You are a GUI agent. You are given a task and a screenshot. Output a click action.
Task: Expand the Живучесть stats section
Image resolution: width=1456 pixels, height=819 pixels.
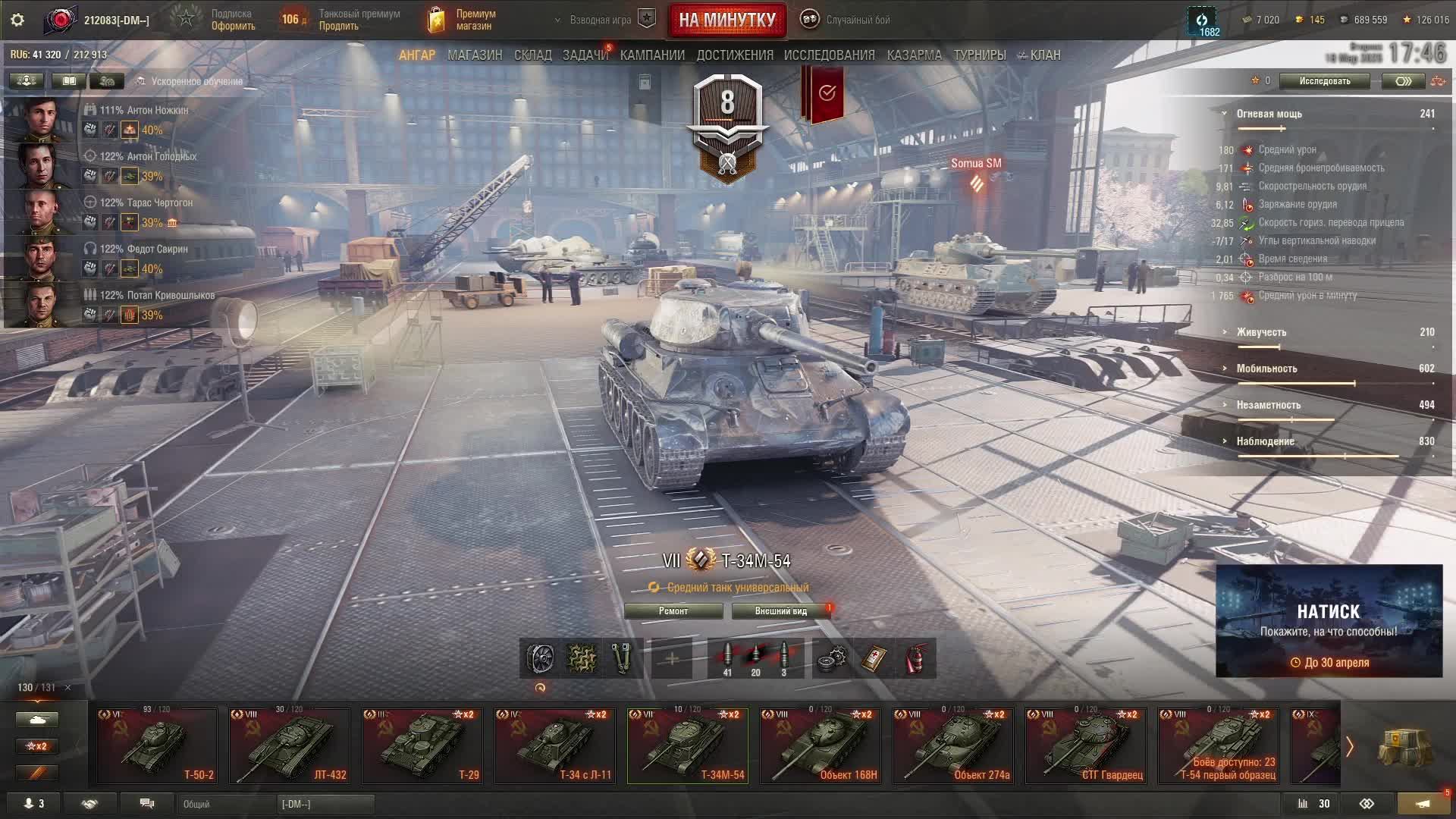[x=1261, y=332]
